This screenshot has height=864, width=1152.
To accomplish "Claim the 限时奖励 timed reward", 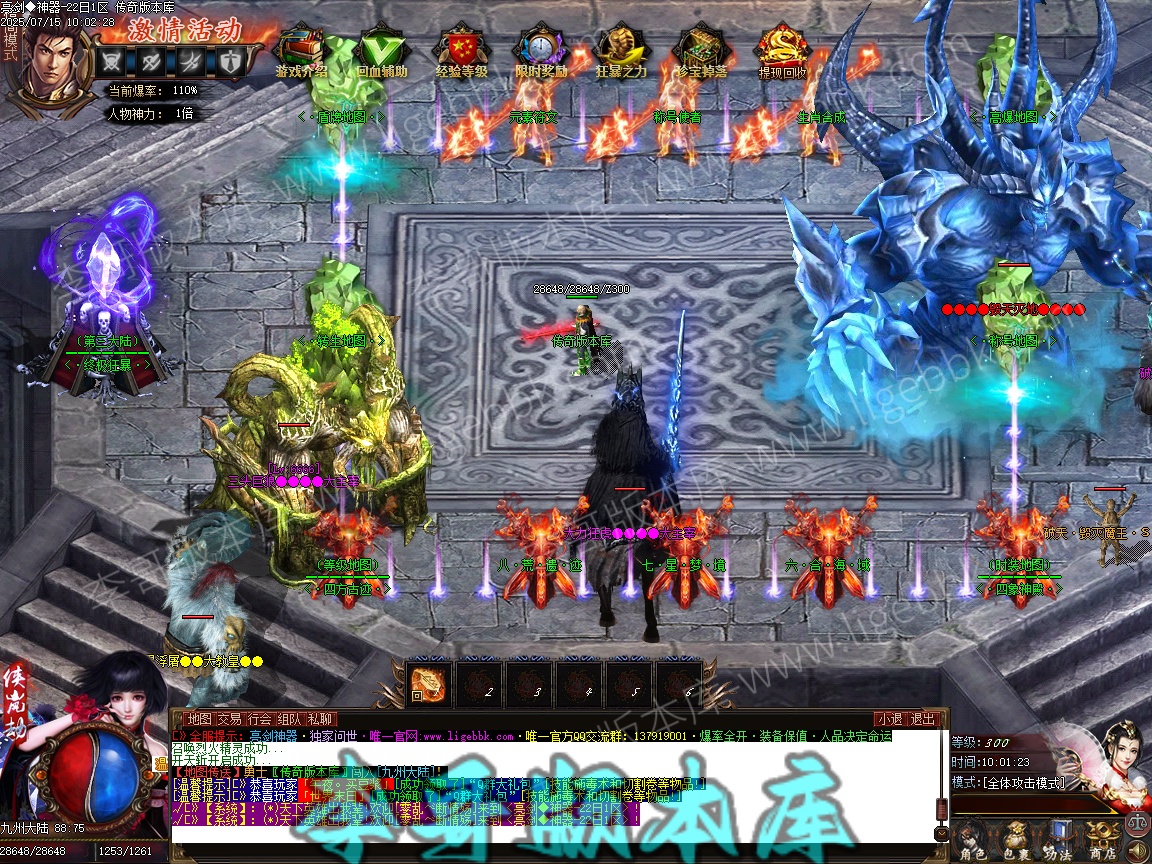I will 541,50.
